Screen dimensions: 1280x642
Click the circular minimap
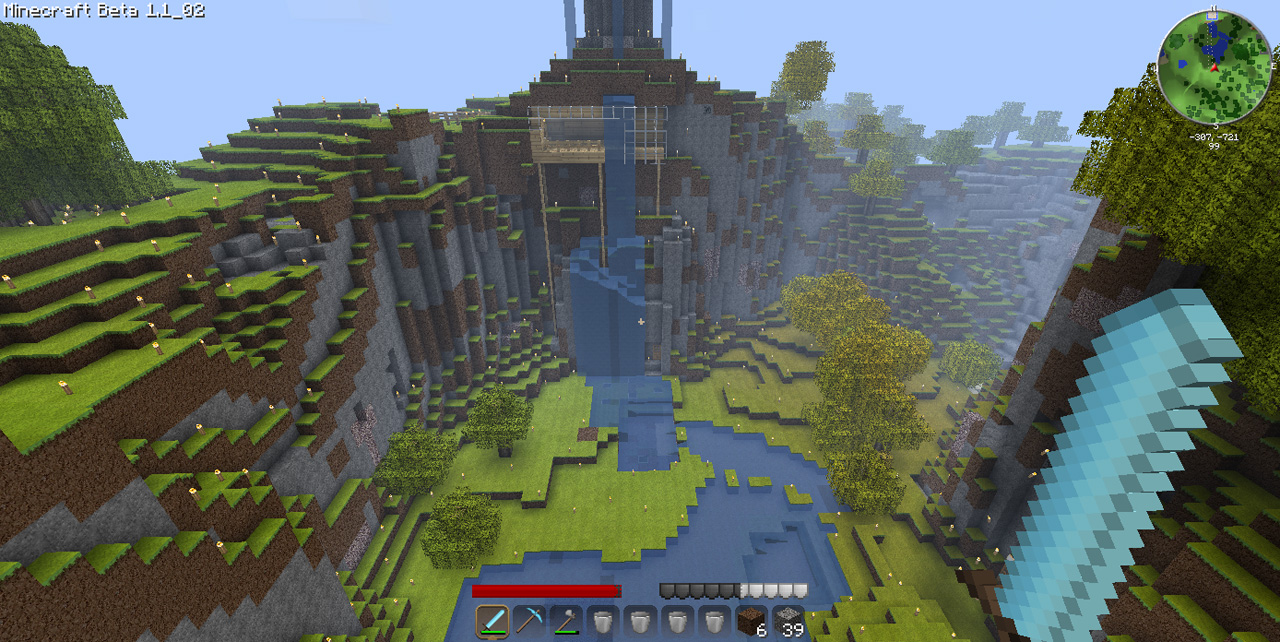pos(1214,67)
